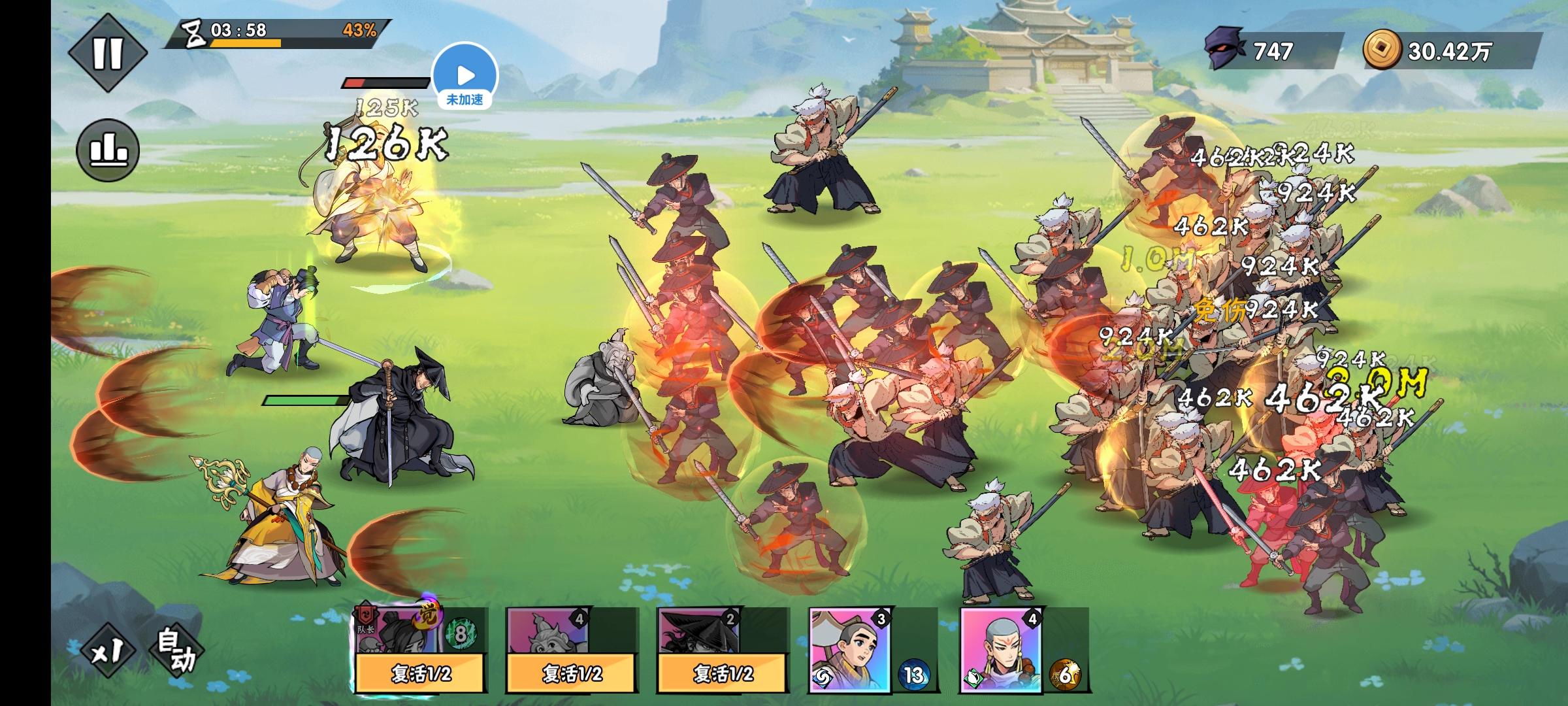Tap the green energy badge showing 8
The width and height of the screenshot is (1568, 706).
tap(462, 634)
